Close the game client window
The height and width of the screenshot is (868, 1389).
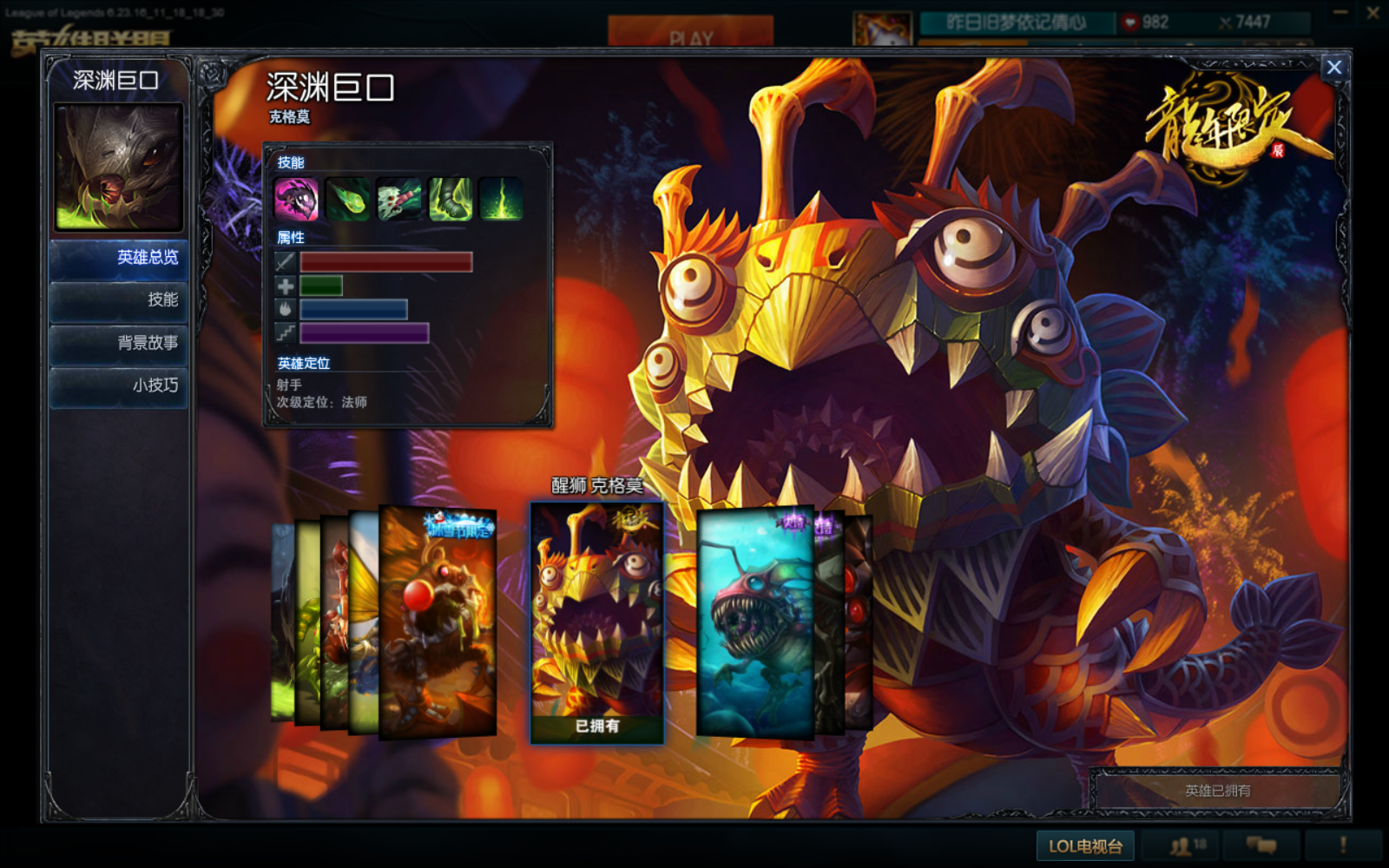tap(1373, 13)
